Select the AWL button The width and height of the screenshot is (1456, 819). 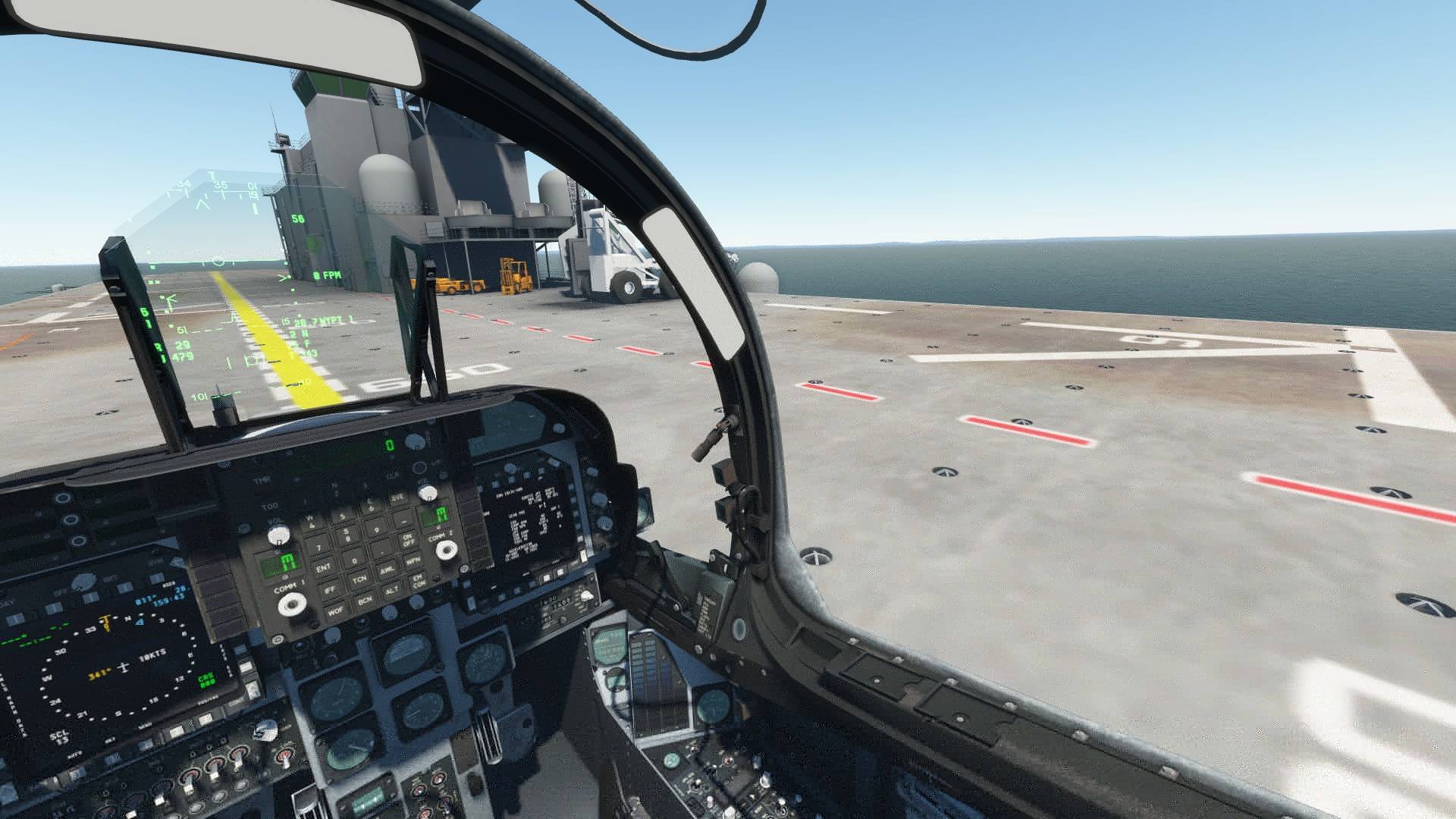coord(387,569)
